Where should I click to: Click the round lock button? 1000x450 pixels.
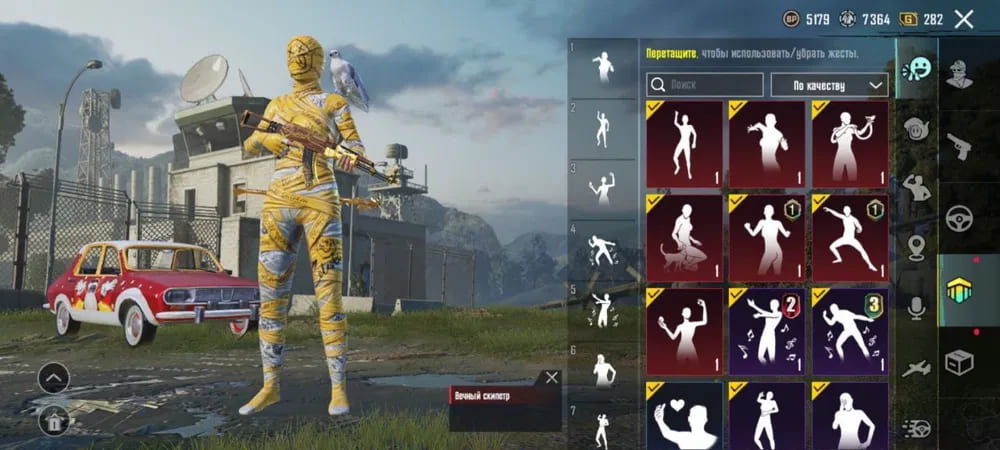(x=53, y=420)
